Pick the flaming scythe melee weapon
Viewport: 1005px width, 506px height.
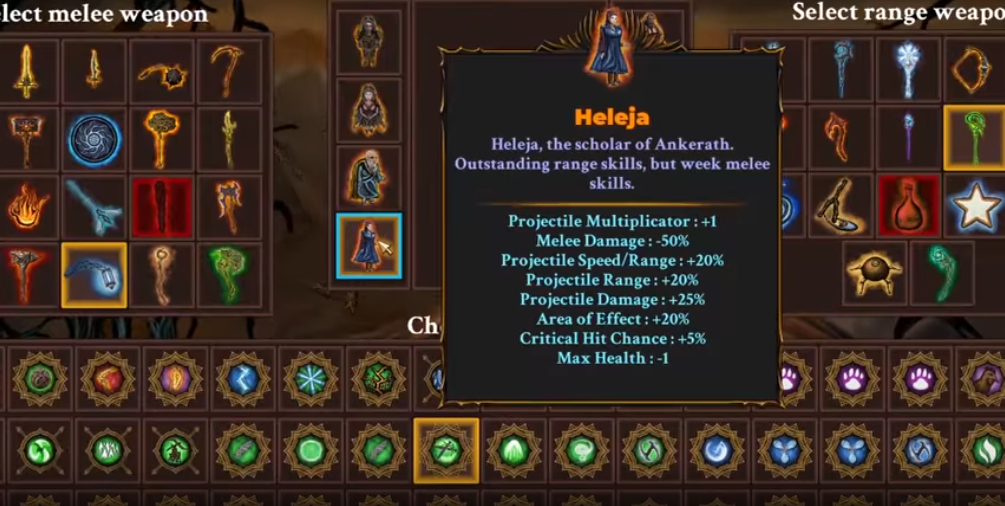tap(230, 72)
